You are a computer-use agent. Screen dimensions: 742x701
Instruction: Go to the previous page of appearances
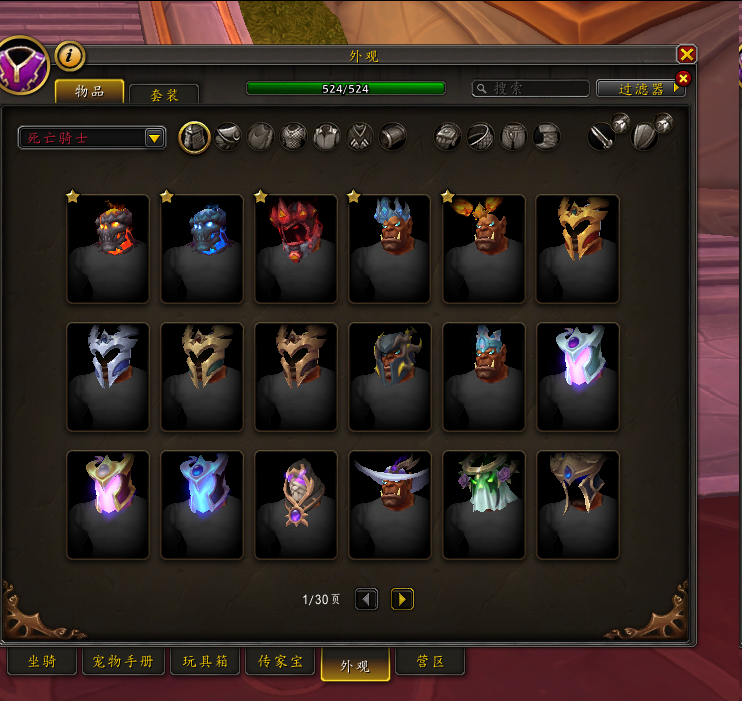click(x=367, y=599)
